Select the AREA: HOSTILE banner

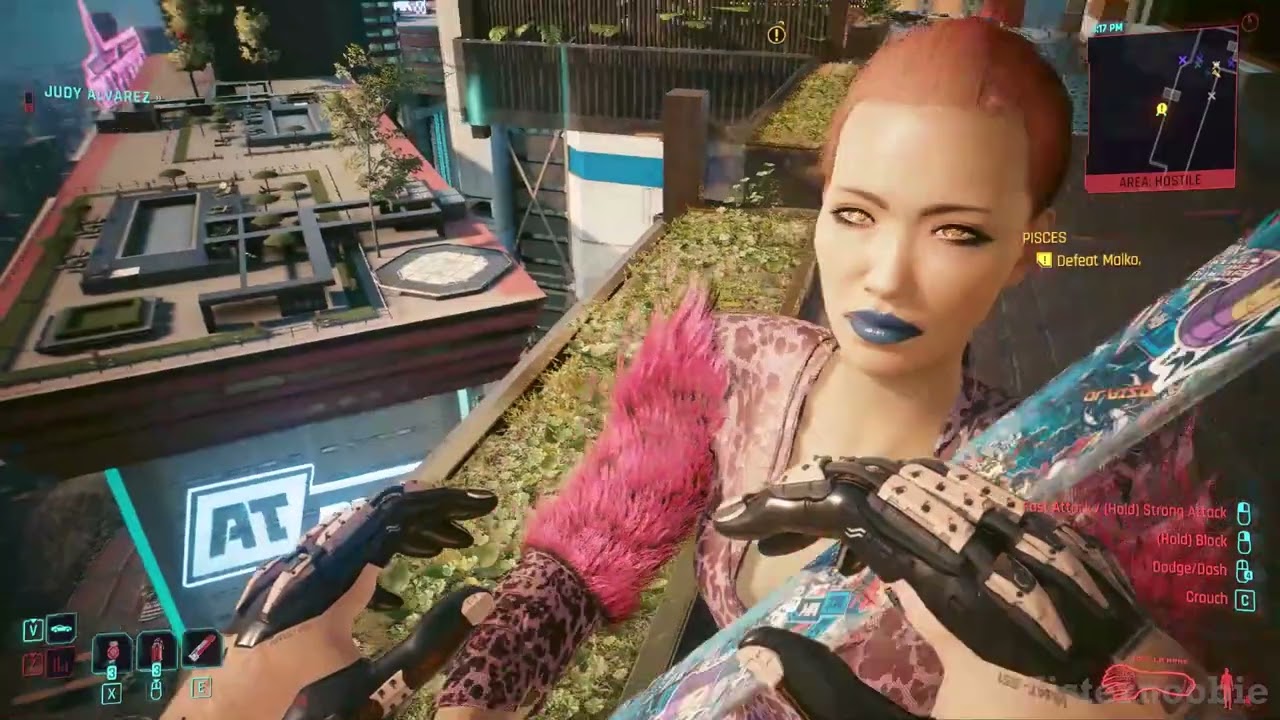tap(1160, 181)
